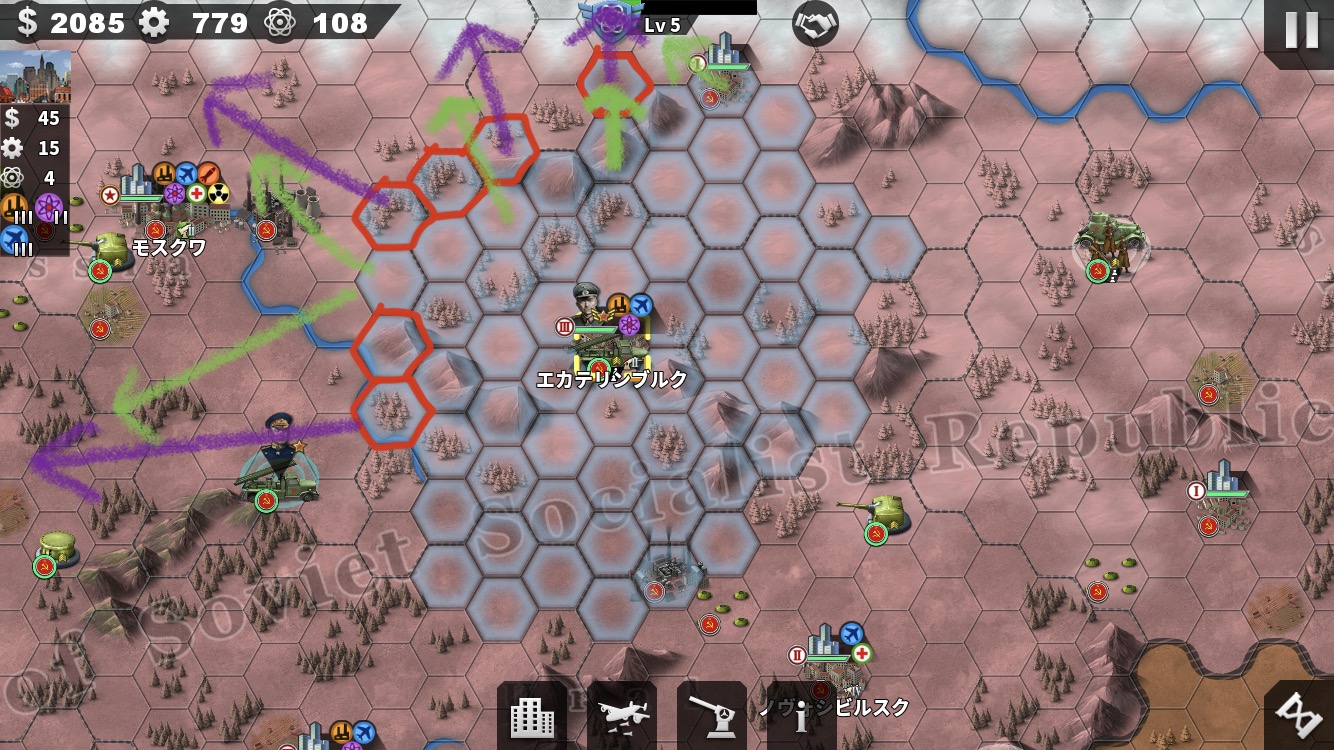Select the Lv 5 winged emblem unit
The height and width of the screenshot is (750, 1334).
pyautogui.click(x=611, y=22)
